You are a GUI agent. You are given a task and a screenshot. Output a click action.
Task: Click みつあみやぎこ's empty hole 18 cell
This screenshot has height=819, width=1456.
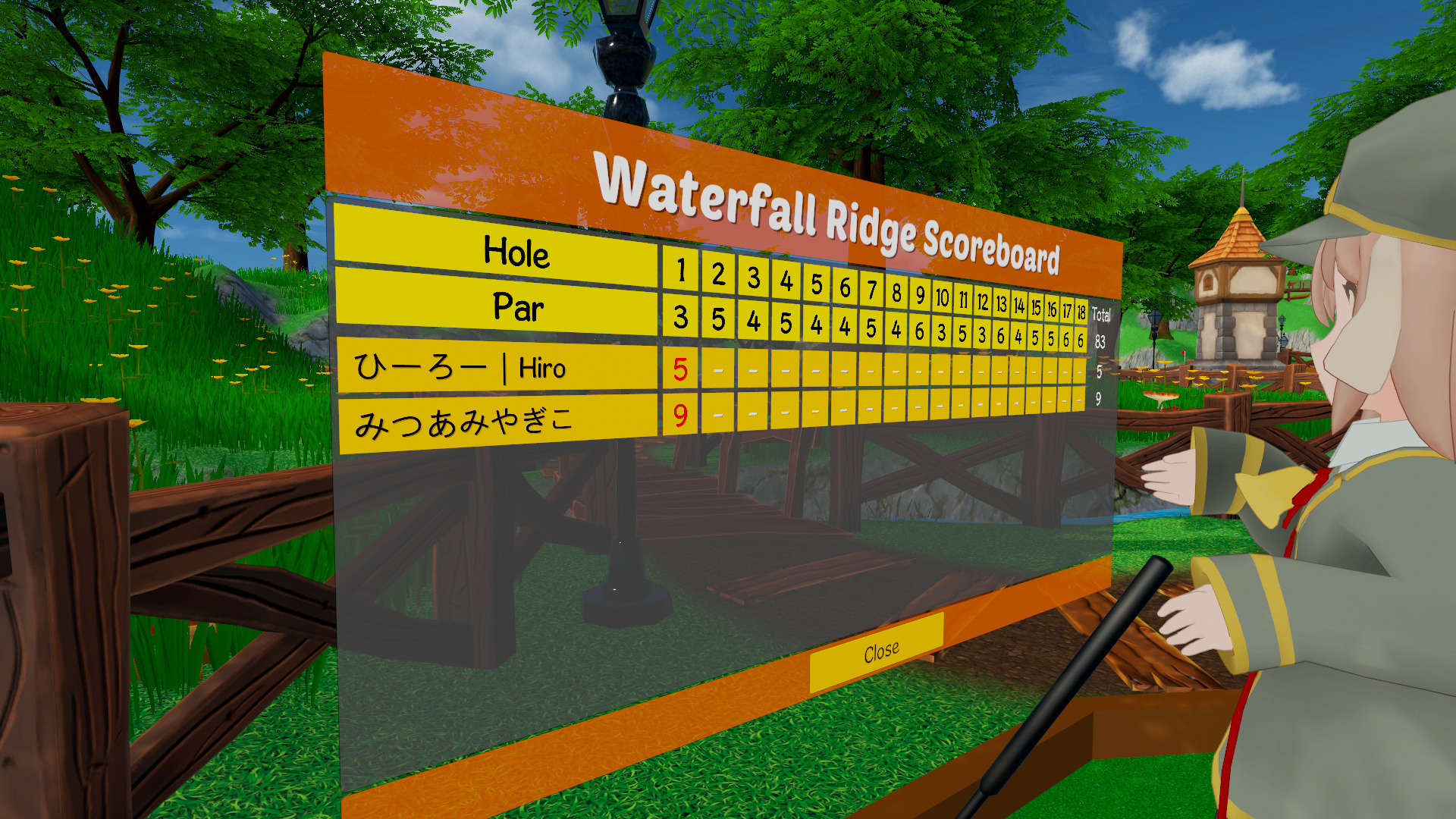pyautogui.click(x=1078, y=401)
